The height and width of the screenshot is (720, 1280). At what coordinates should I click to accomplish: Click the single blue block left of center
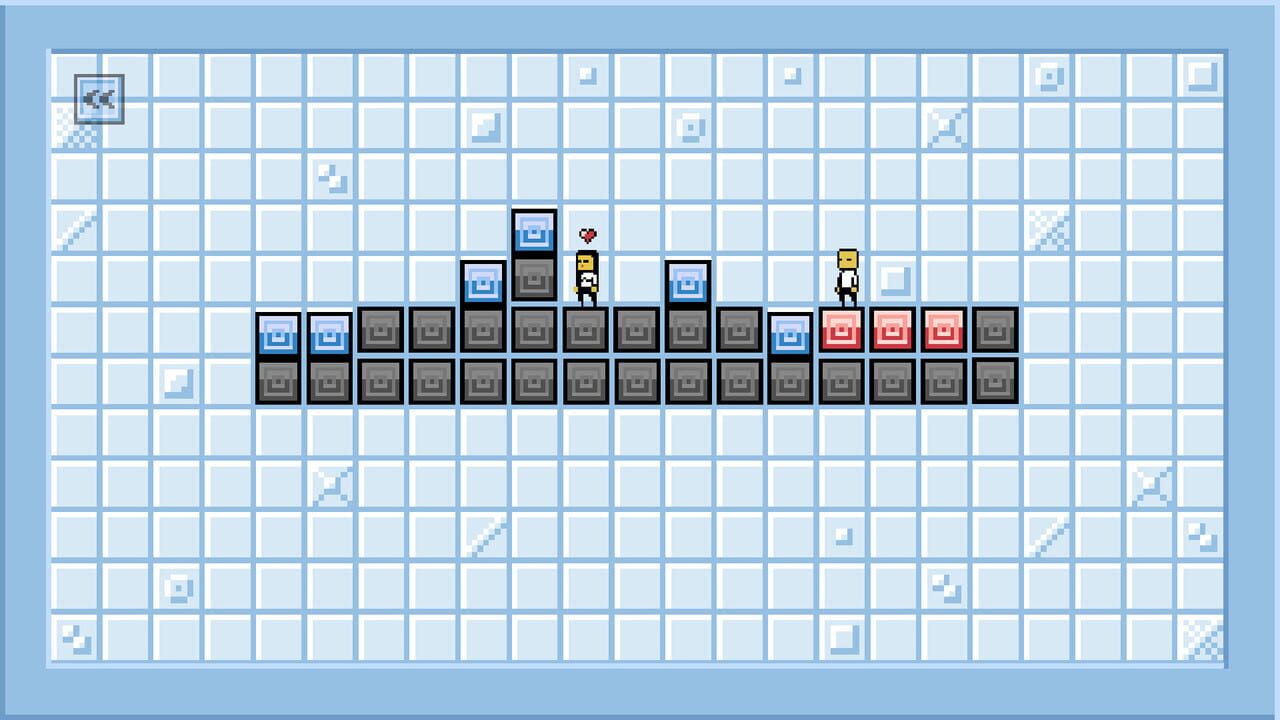pyautogui.click(x=482, y=283)
